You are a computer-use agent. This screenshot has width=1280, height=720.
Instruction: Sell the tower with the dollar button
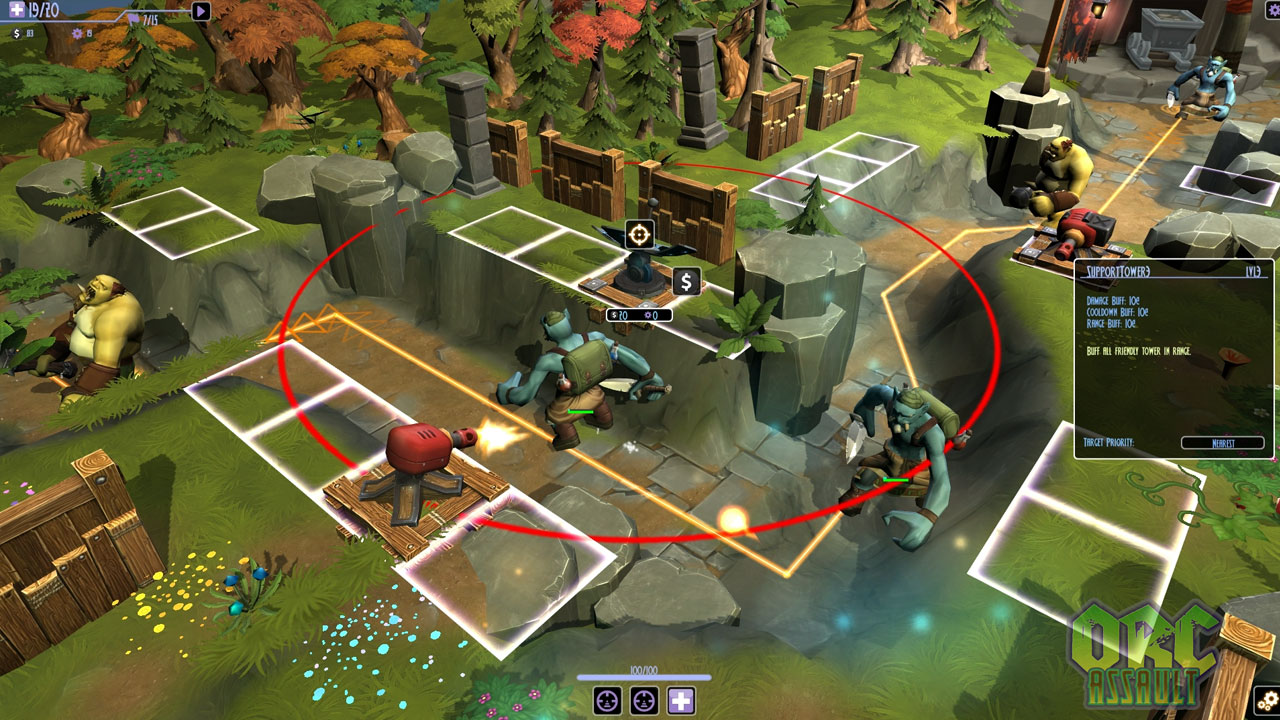(x=685, y=282)
